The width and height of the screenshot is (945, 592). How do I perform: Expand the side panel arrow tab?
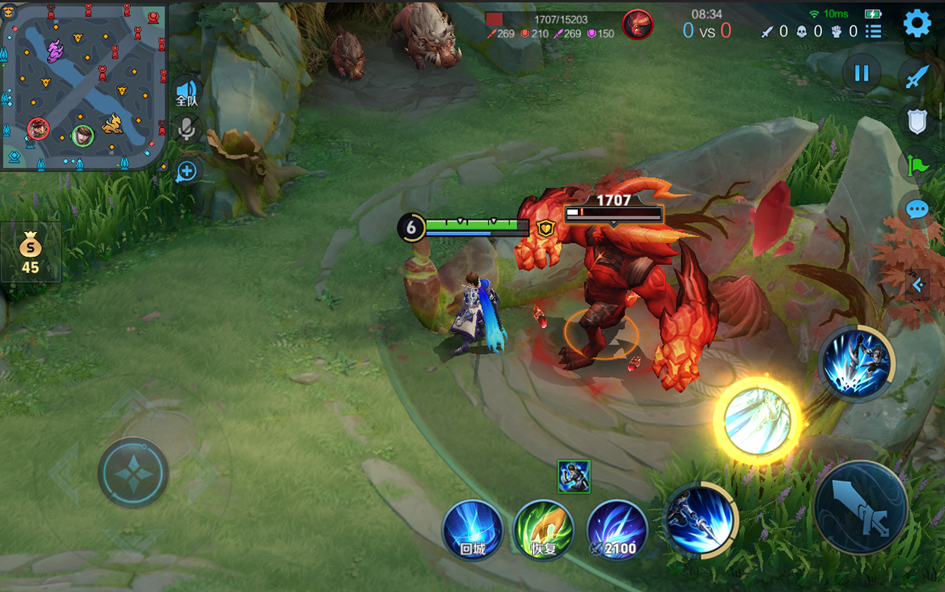pos(919,285)
